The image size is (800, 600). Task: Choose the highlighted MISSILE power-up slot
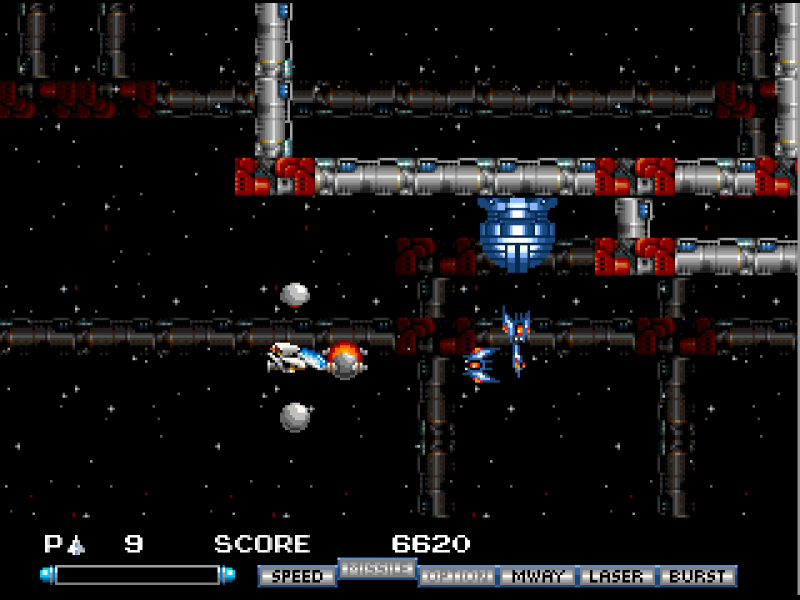point(377,568)
